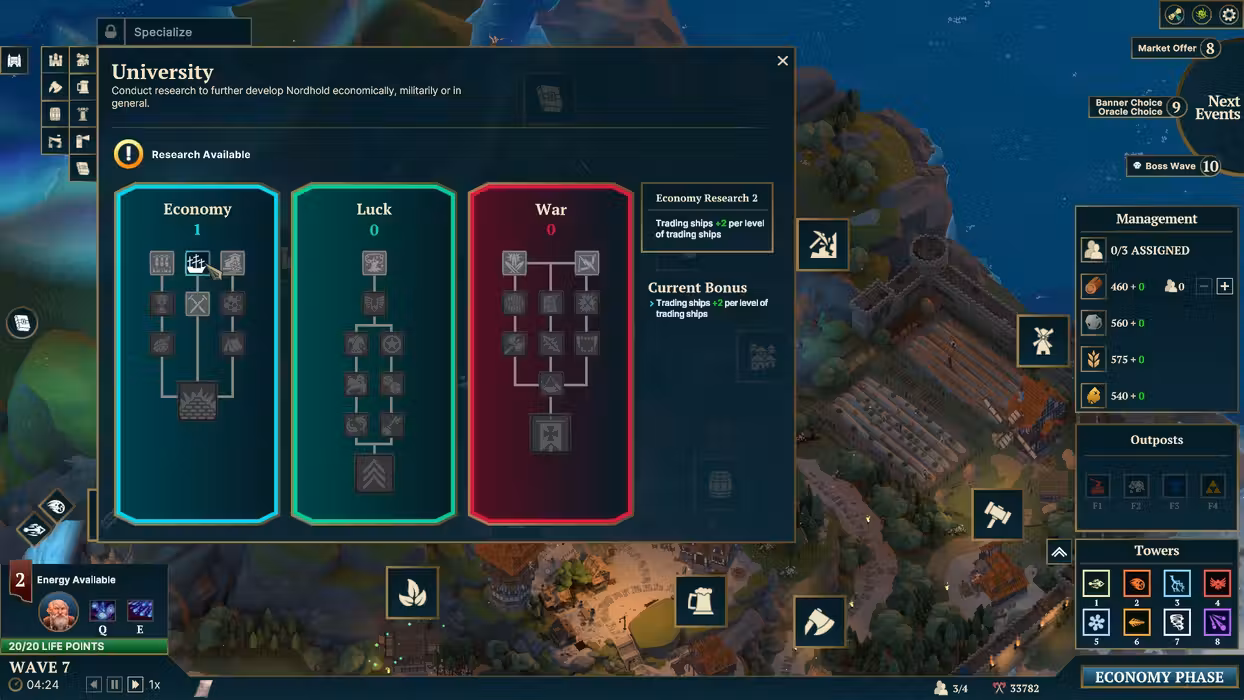Click the Specialize button
This screenshot has height=700, width=1244.
tap(174, 32)
